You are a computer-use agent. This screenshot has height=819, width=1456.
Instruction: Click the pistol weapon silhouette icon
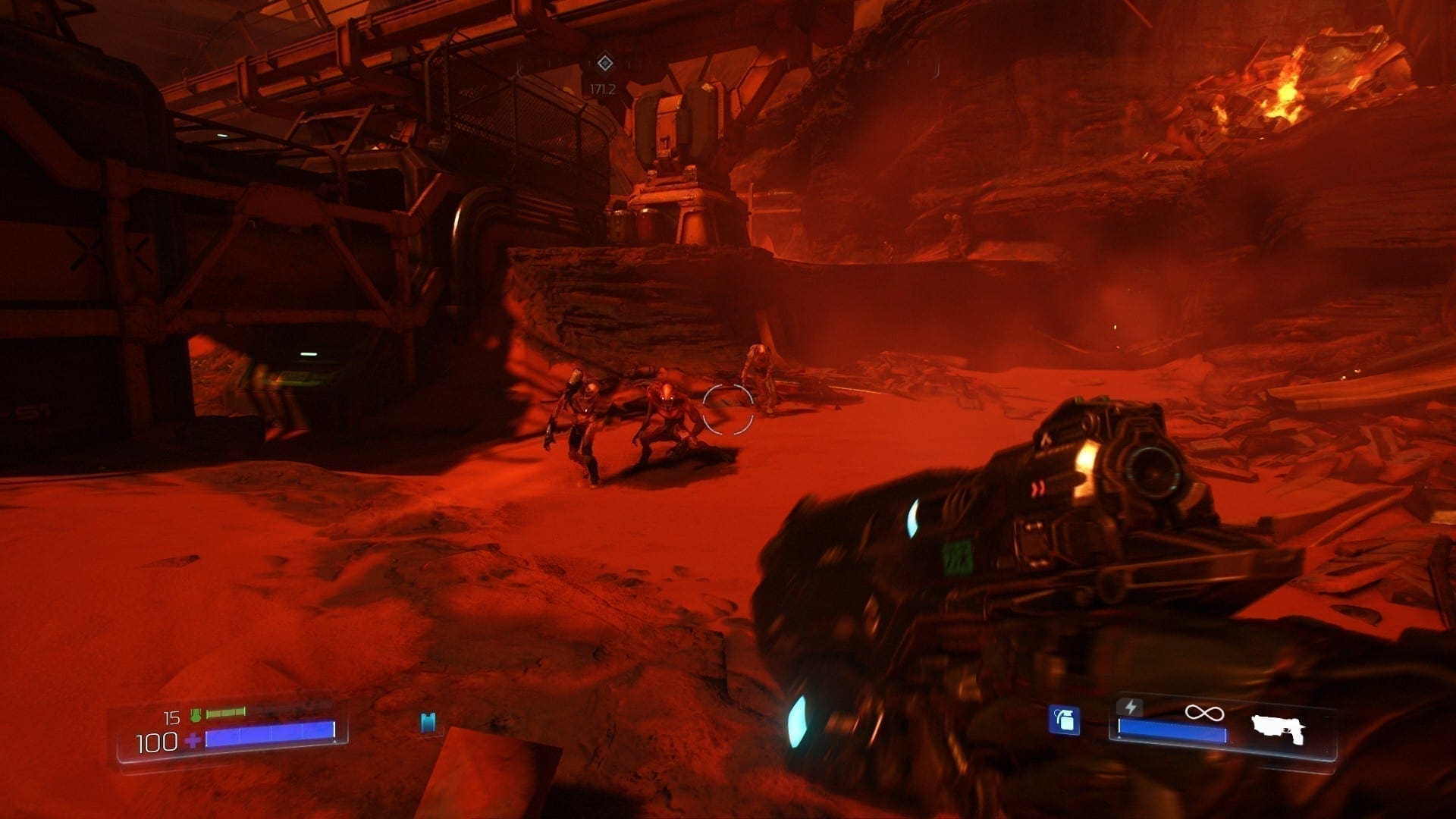click(1278, 729)
